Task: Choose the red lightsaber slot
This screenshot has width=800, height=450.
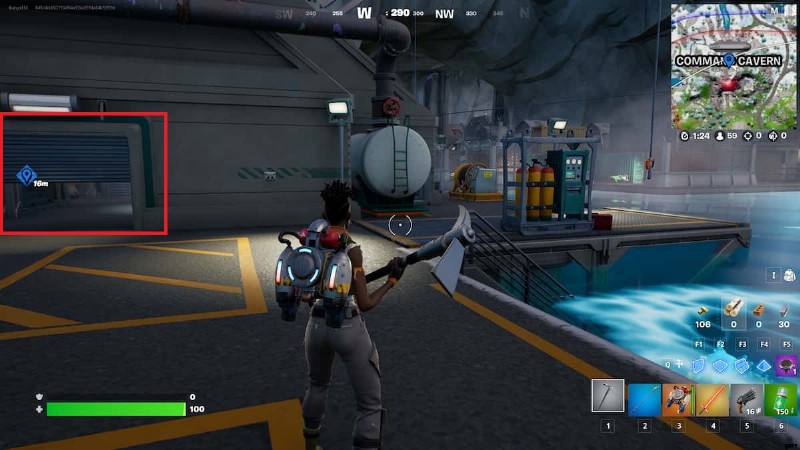Action: pyautogui.click(x=712, y=397)
